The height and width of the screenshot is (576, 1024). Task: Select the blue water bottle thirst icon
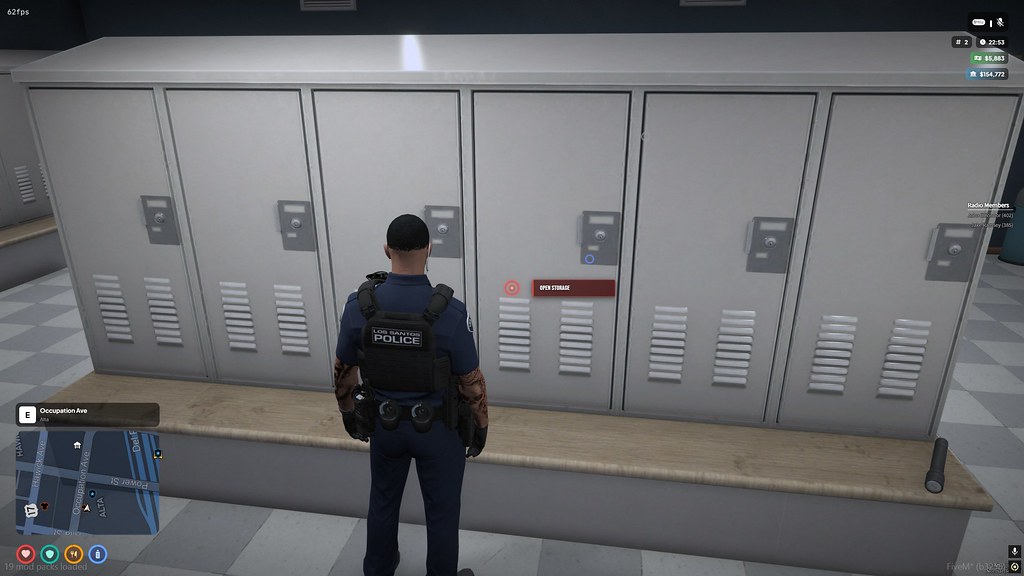[x=98, y=553]
